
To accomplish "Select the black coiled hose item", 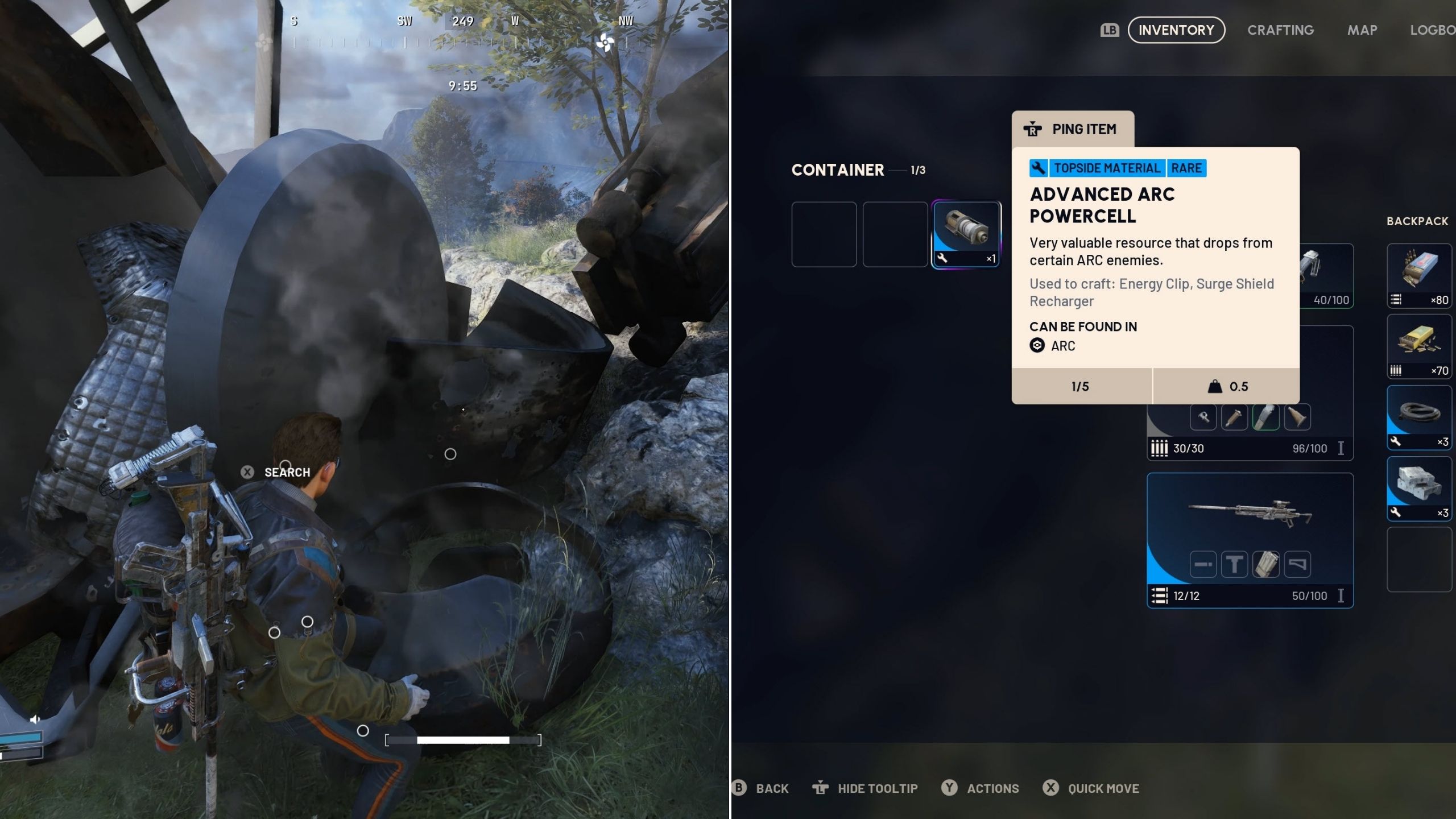I will [x=1418, y=417].
